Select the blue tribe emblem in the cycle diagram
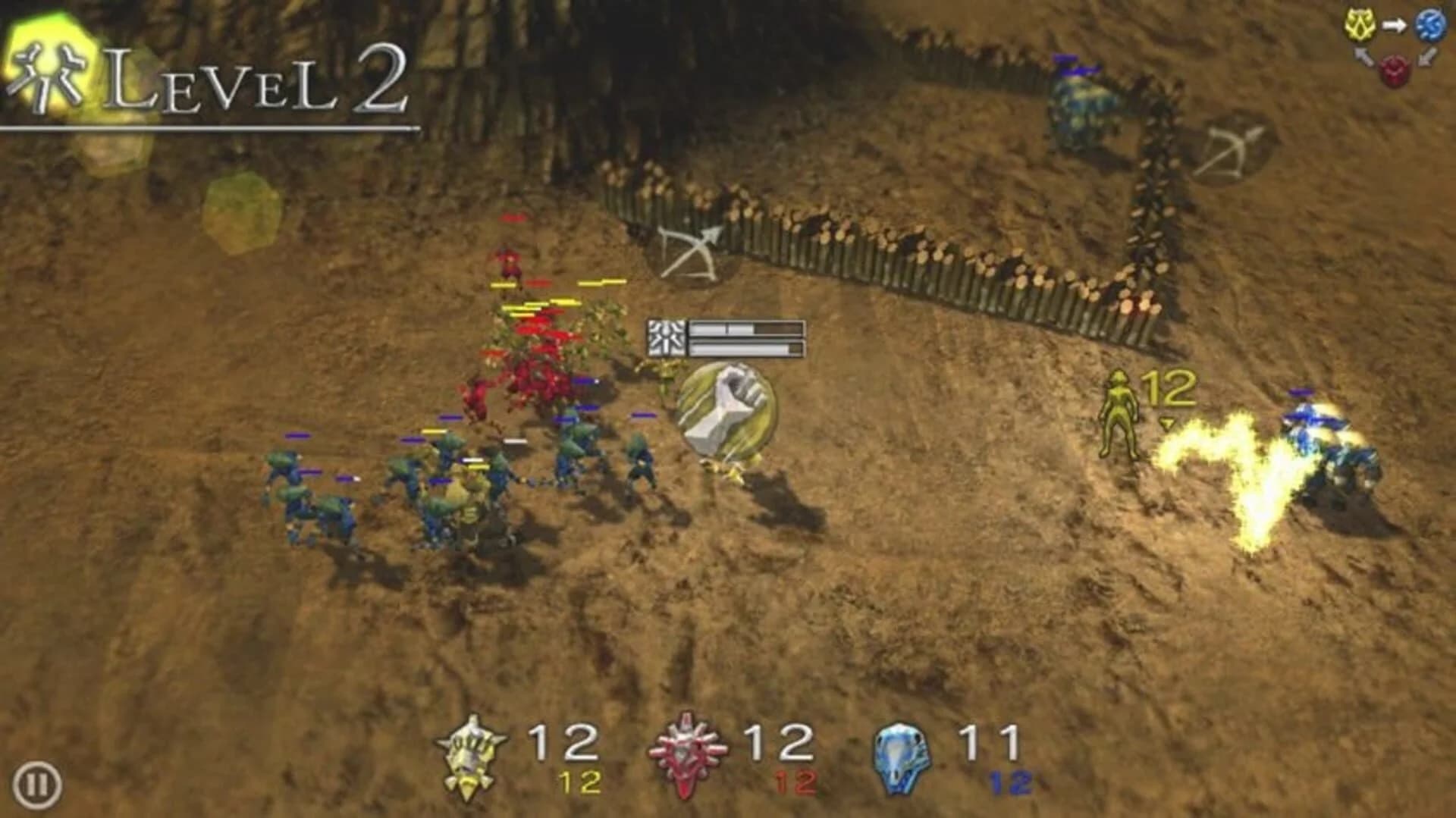Screen dimensions: 1456x818 [1432, 25]
